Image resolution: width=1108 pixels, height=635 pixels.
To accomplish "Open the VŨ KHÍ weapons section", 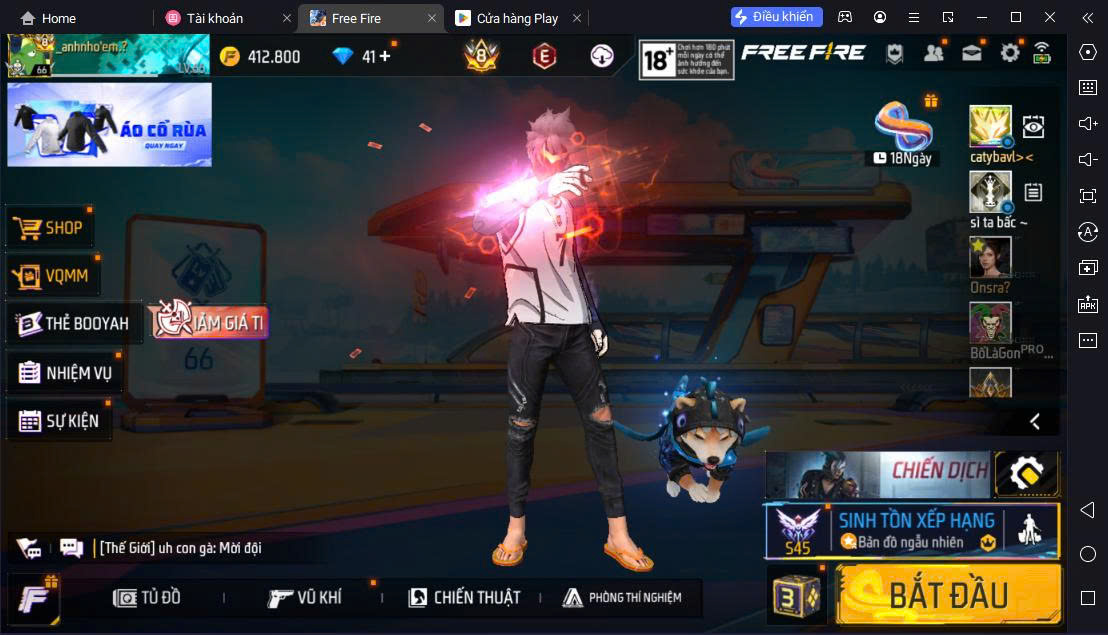I will click(x=305, y=598).
